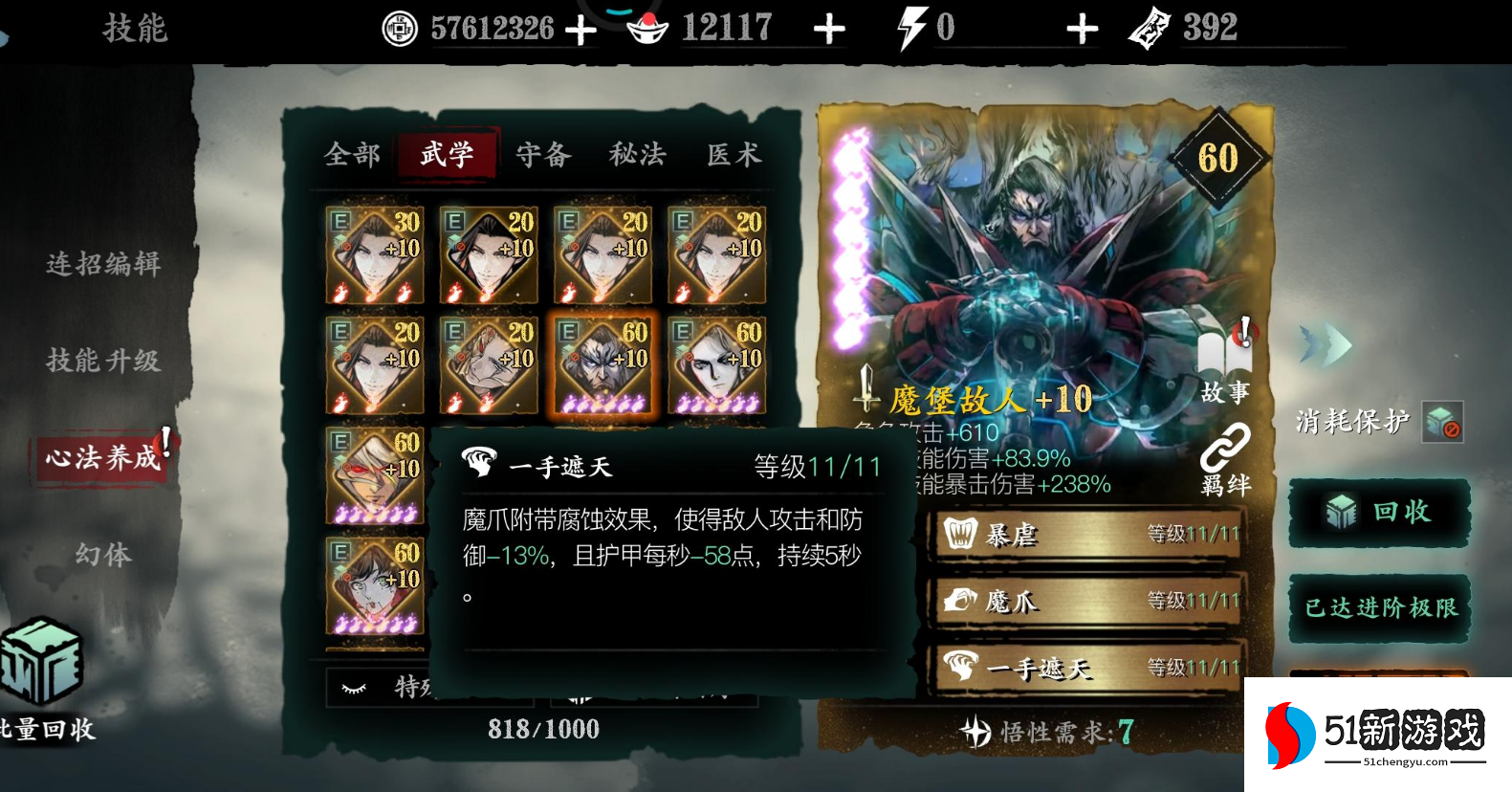Select the 暴虐 skill row
The image size is (1512, 792).
(1088, 534)
